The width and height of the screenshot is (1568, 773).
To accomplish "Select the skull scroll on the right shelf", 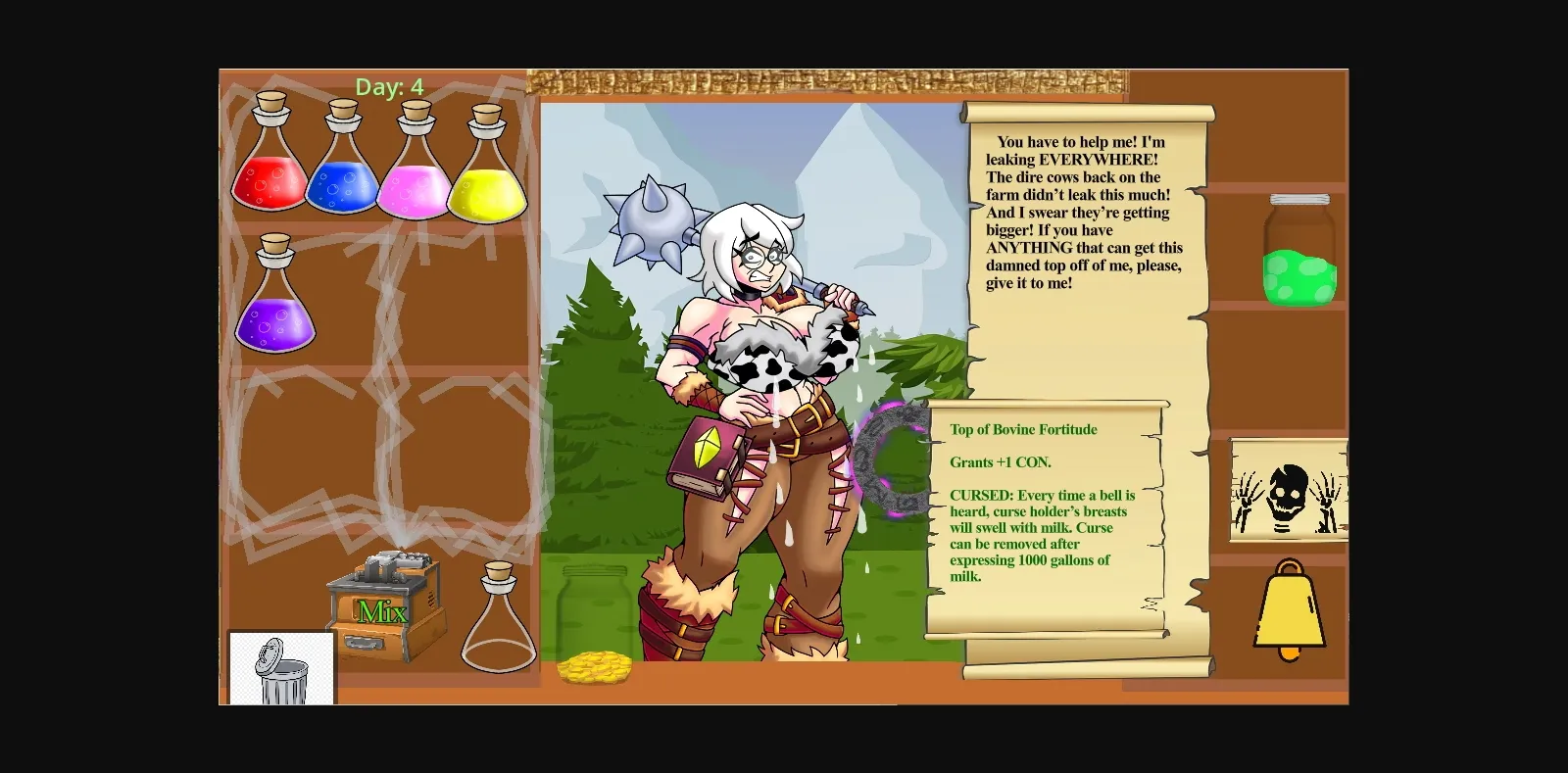I will click(x=1287, y=490).
